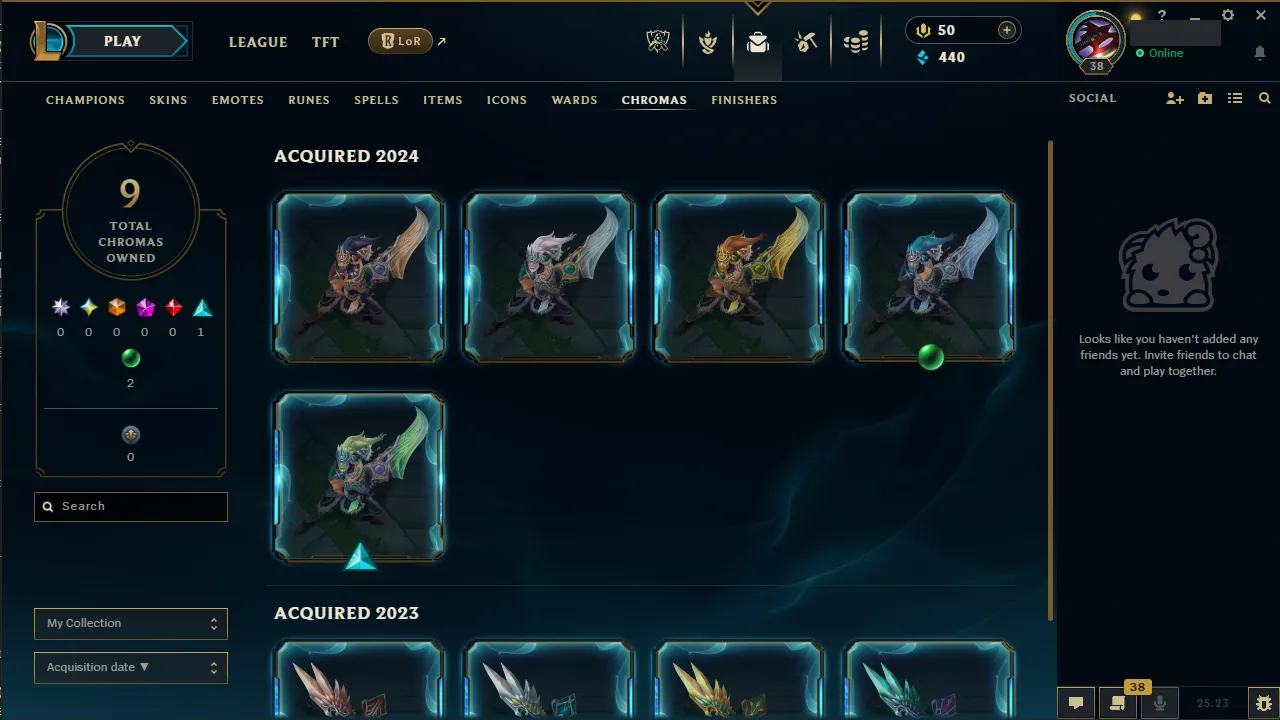This screenshot has width=1280, height=720.
Task: Open the Acquisition date sort dropdown
Action: (130, 667)
